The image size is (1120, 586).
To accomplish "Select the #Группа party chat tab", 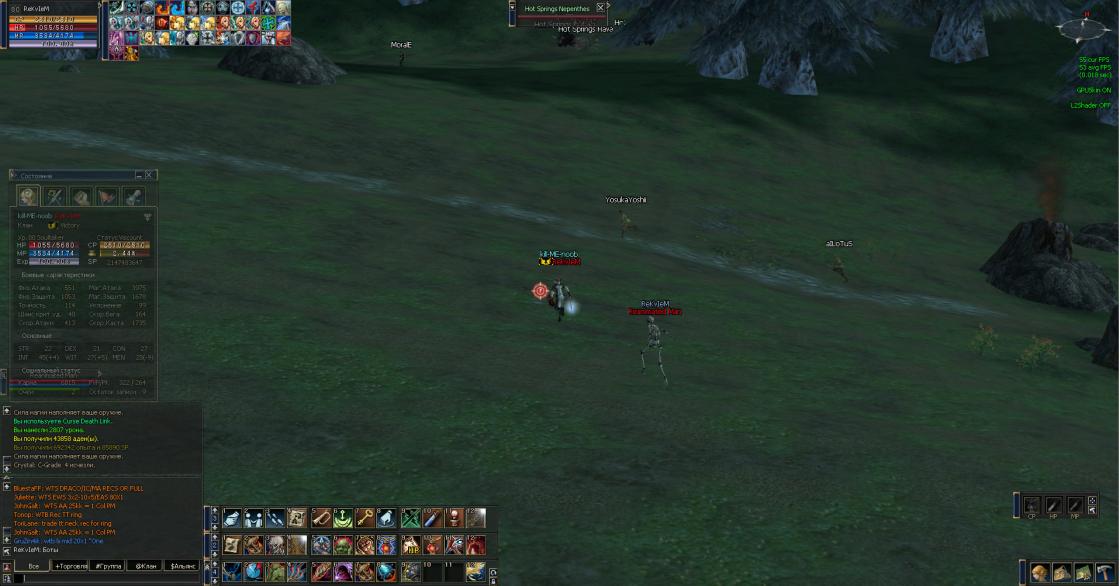I will [108, 566].
